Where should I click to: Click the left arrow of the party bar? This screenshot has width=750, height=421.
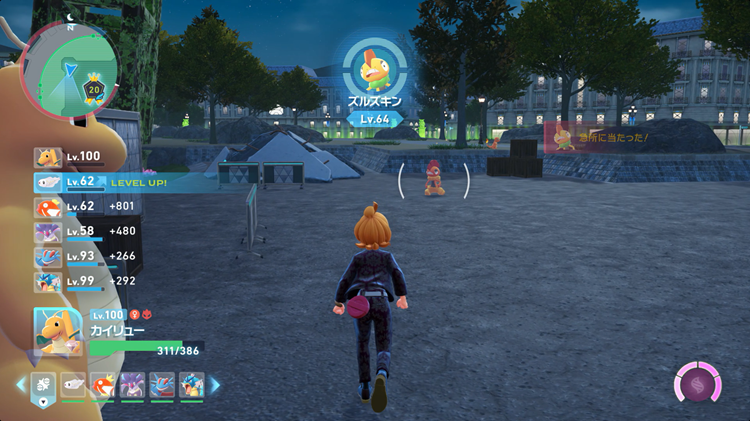coord(20,384)
